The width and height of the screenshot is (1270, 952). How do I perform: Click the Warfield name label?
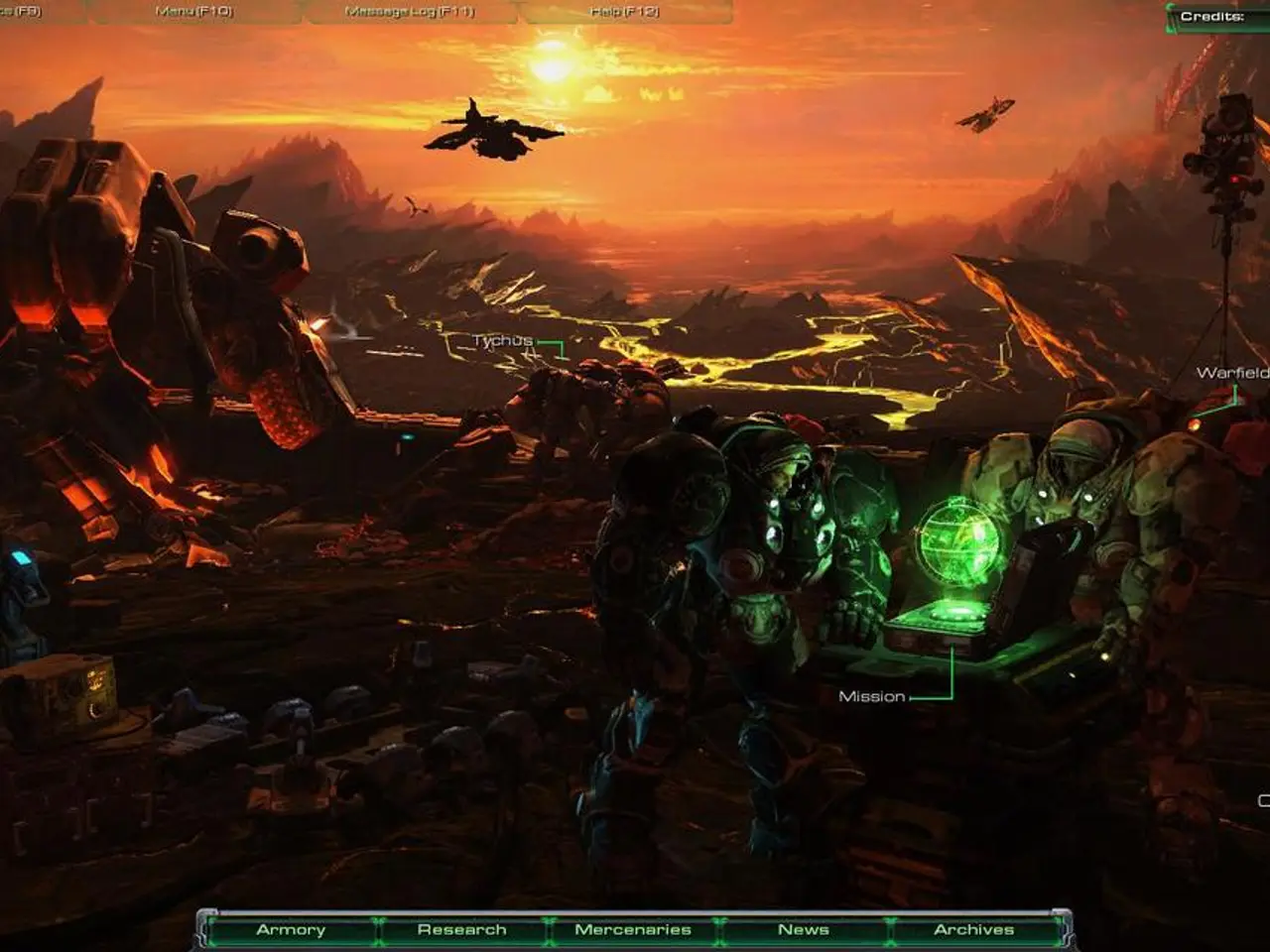1233,374
